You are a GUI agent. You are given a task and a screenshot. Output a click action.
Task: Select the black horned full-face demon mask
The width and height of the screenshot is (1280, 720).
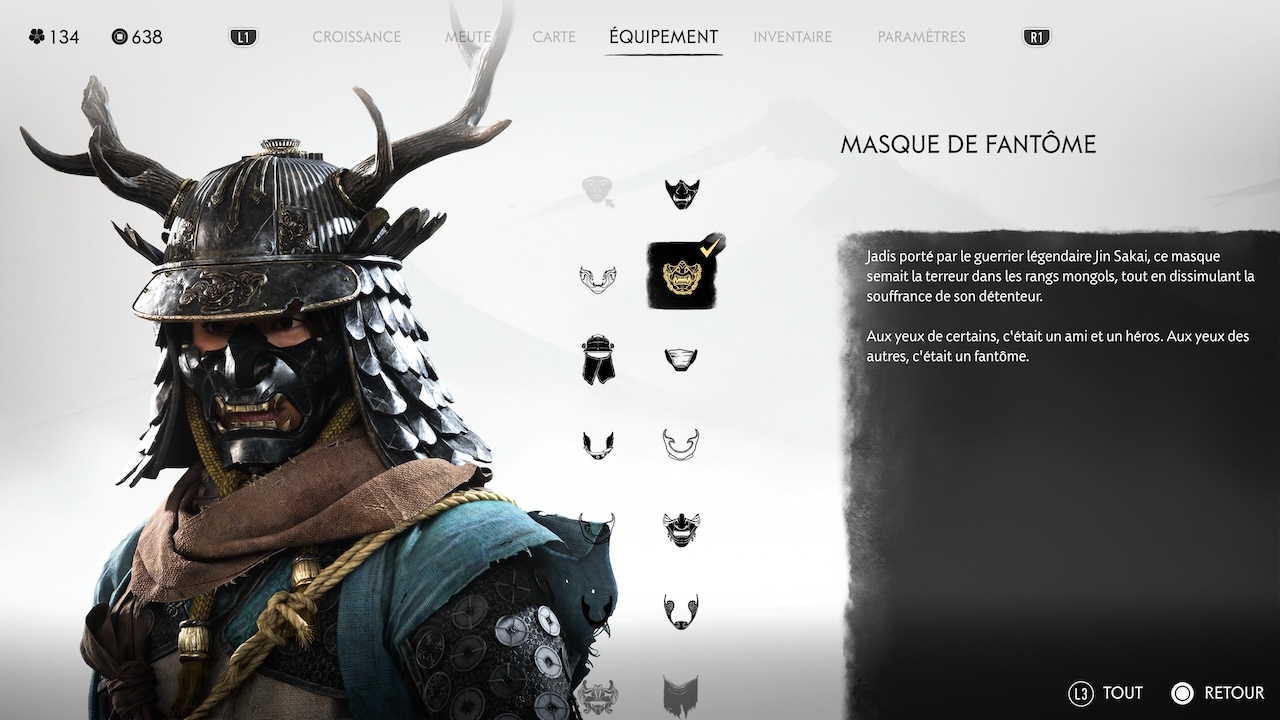(681, 528)
